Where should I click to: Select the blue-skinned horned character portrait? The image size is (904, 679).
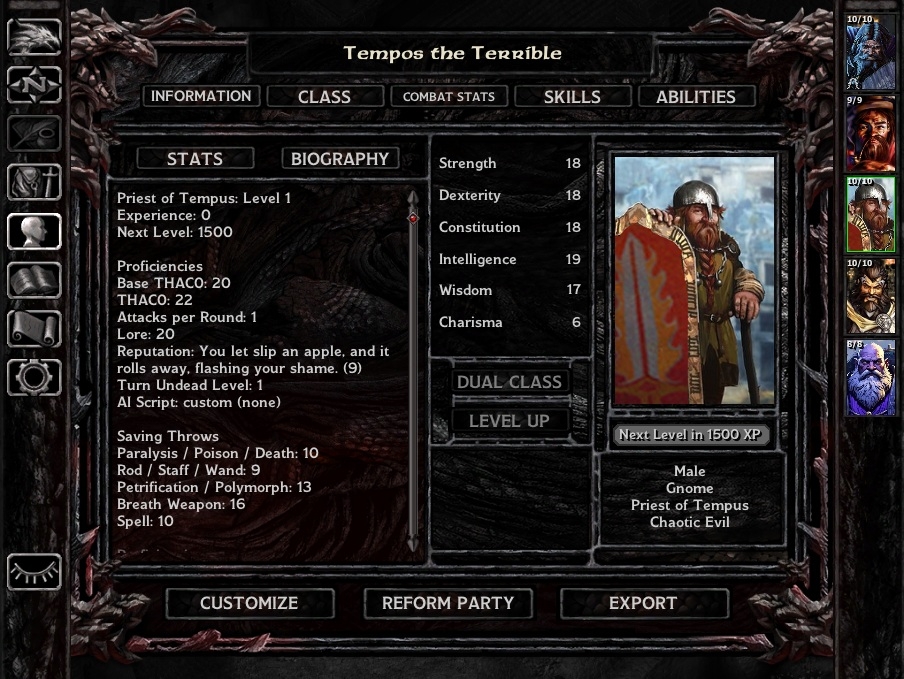[x=871, y=51]
